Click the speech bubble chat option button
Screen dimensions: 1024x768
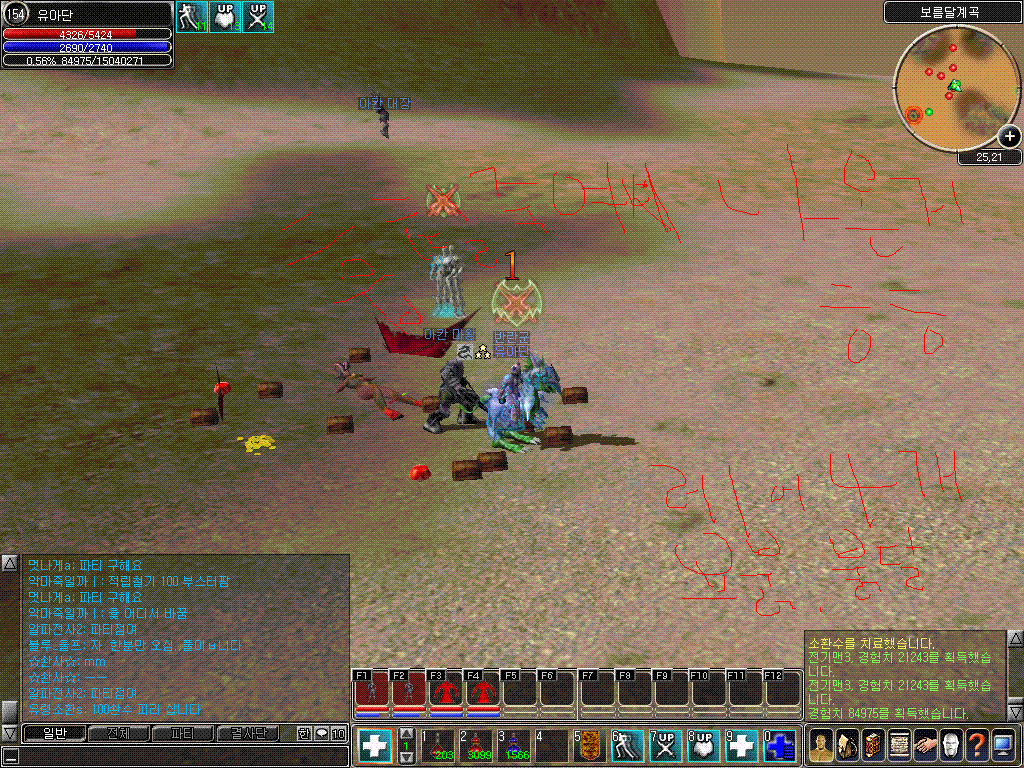tap(322, 733)
